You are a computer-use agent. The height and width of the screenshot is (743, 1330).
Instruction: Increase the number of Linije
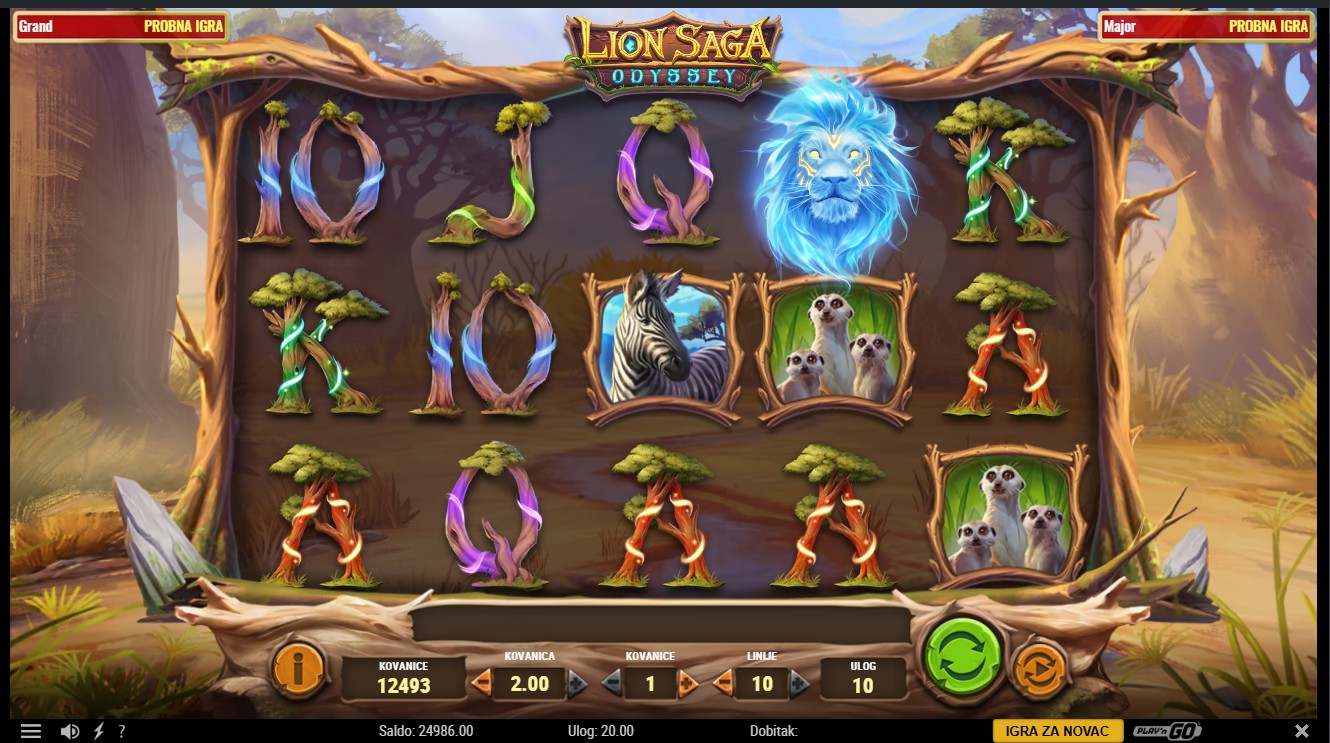(800, 684)
